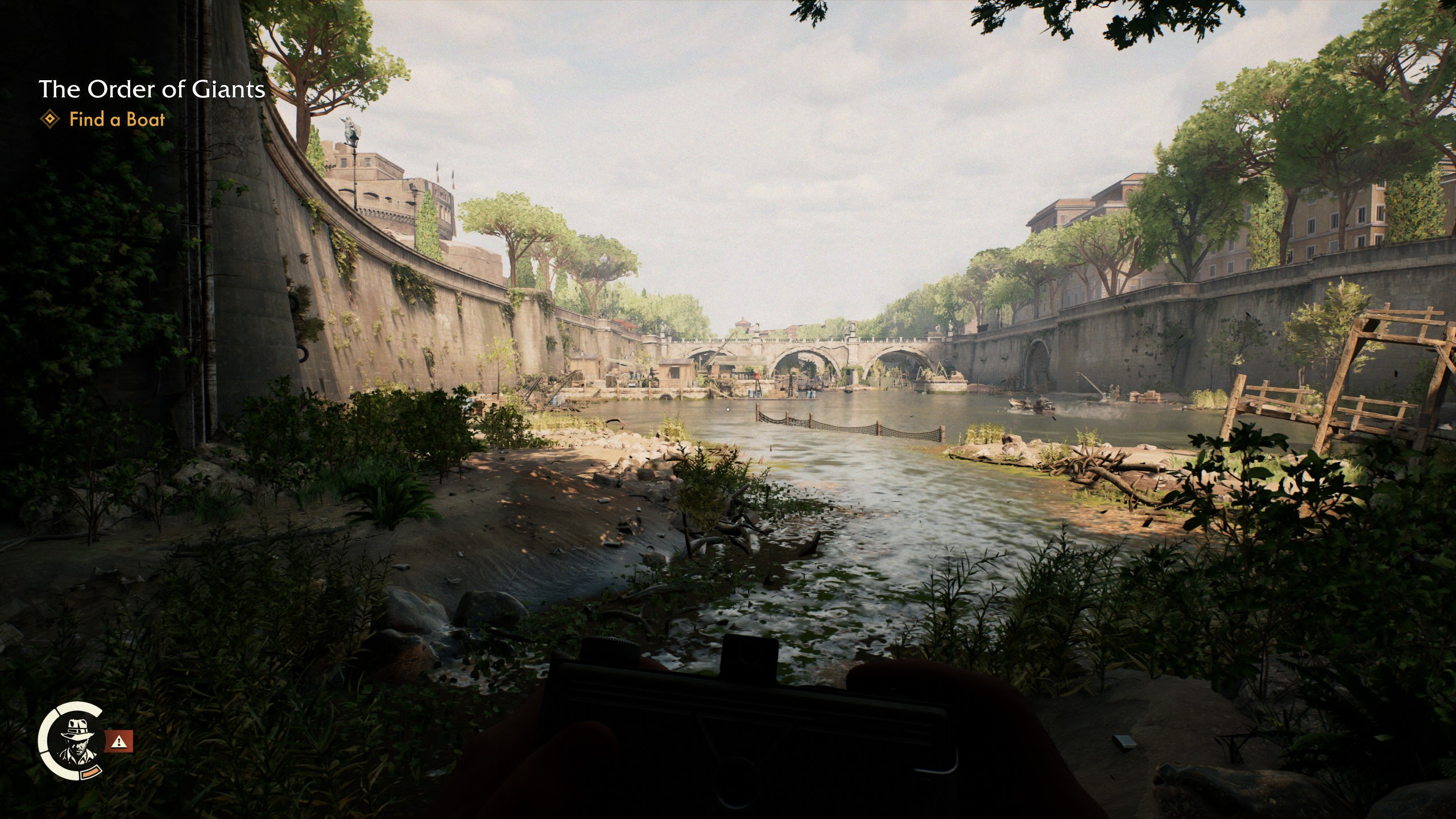Click the red warning triangle icon
The image size is (1456, 819).
[119, 741]
